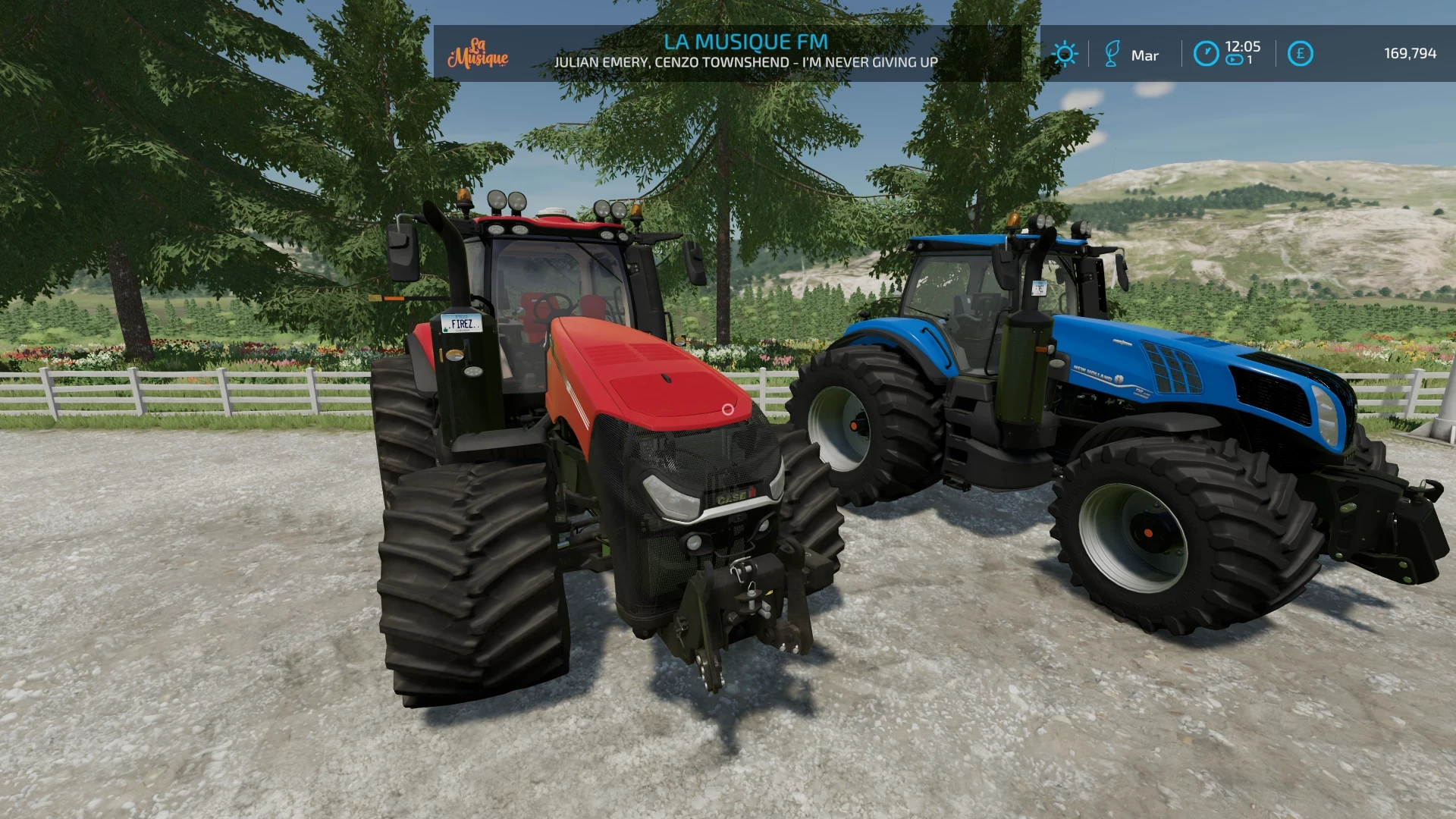Select the leaf growing-season icon
The image size is (1456, 819).
point(1112,54)
